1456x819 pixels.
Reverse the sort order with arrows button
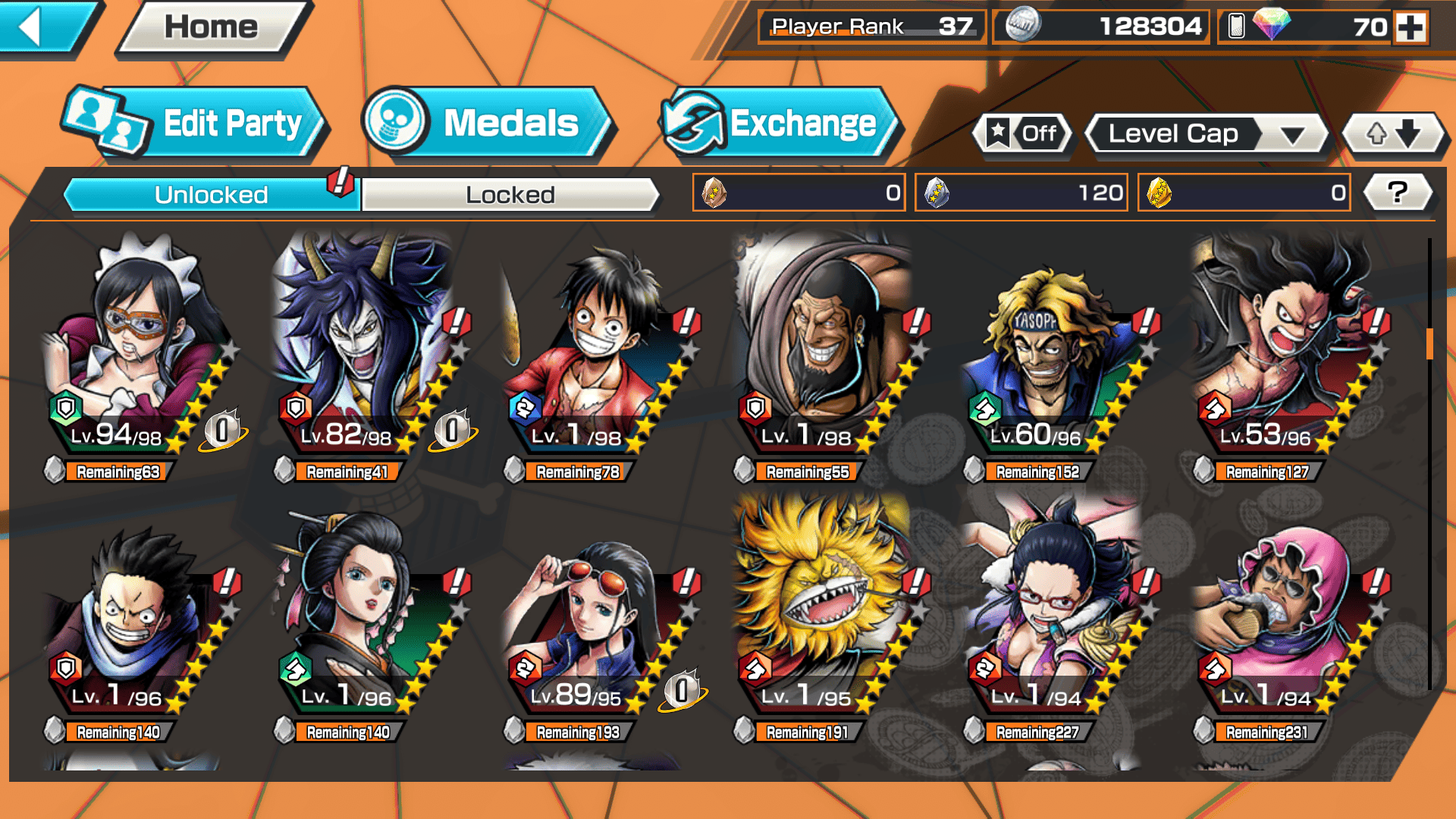(1393, 134)
